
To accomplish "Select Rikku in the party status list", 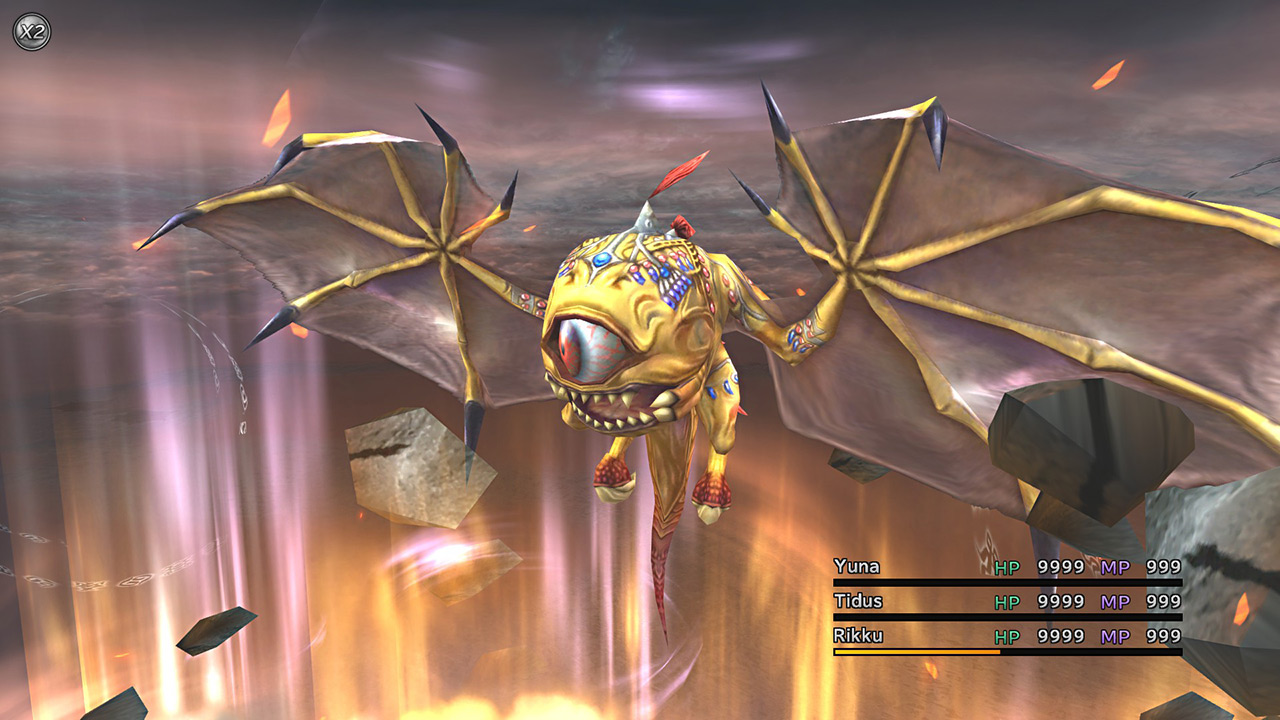I will [857, 635].
